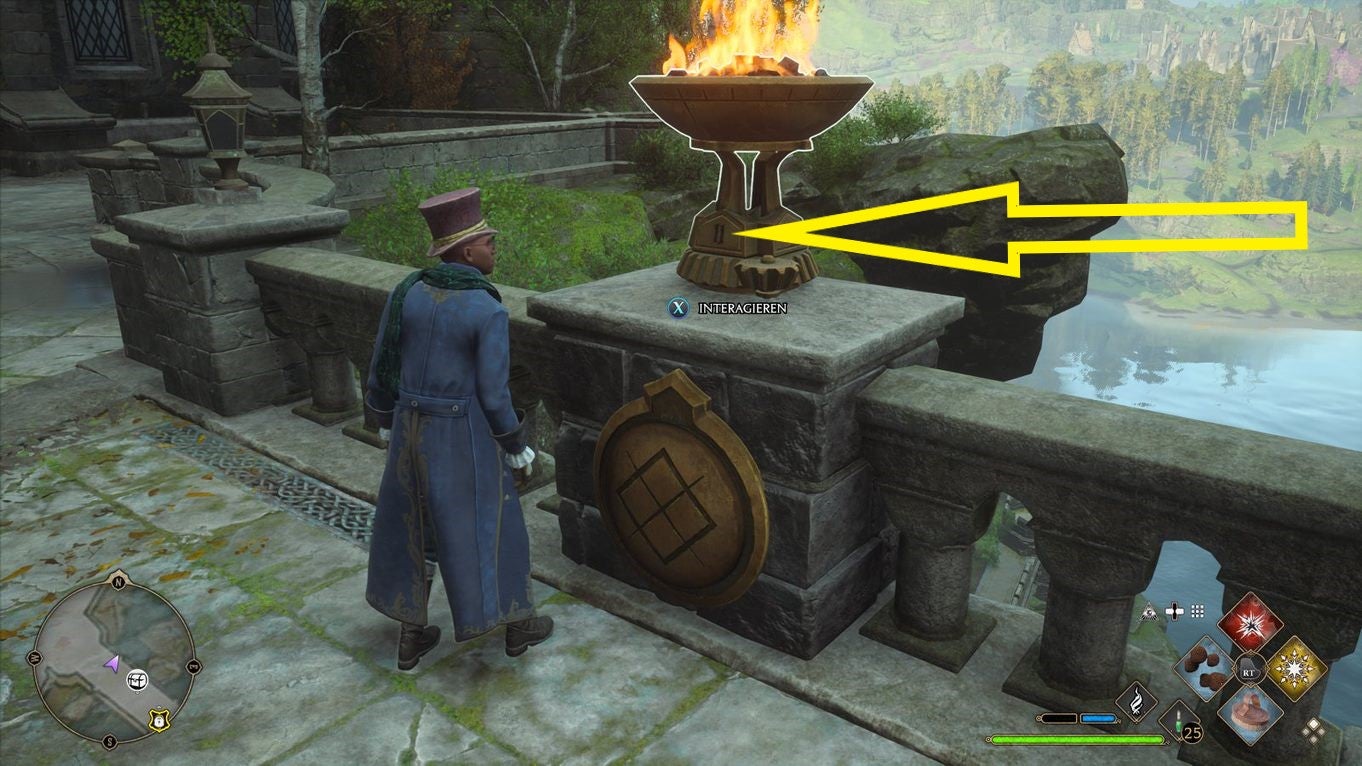Screen dimensions: 1362x766
Task: Click the E compass marker on the minimap
Action: pos(193,665)
